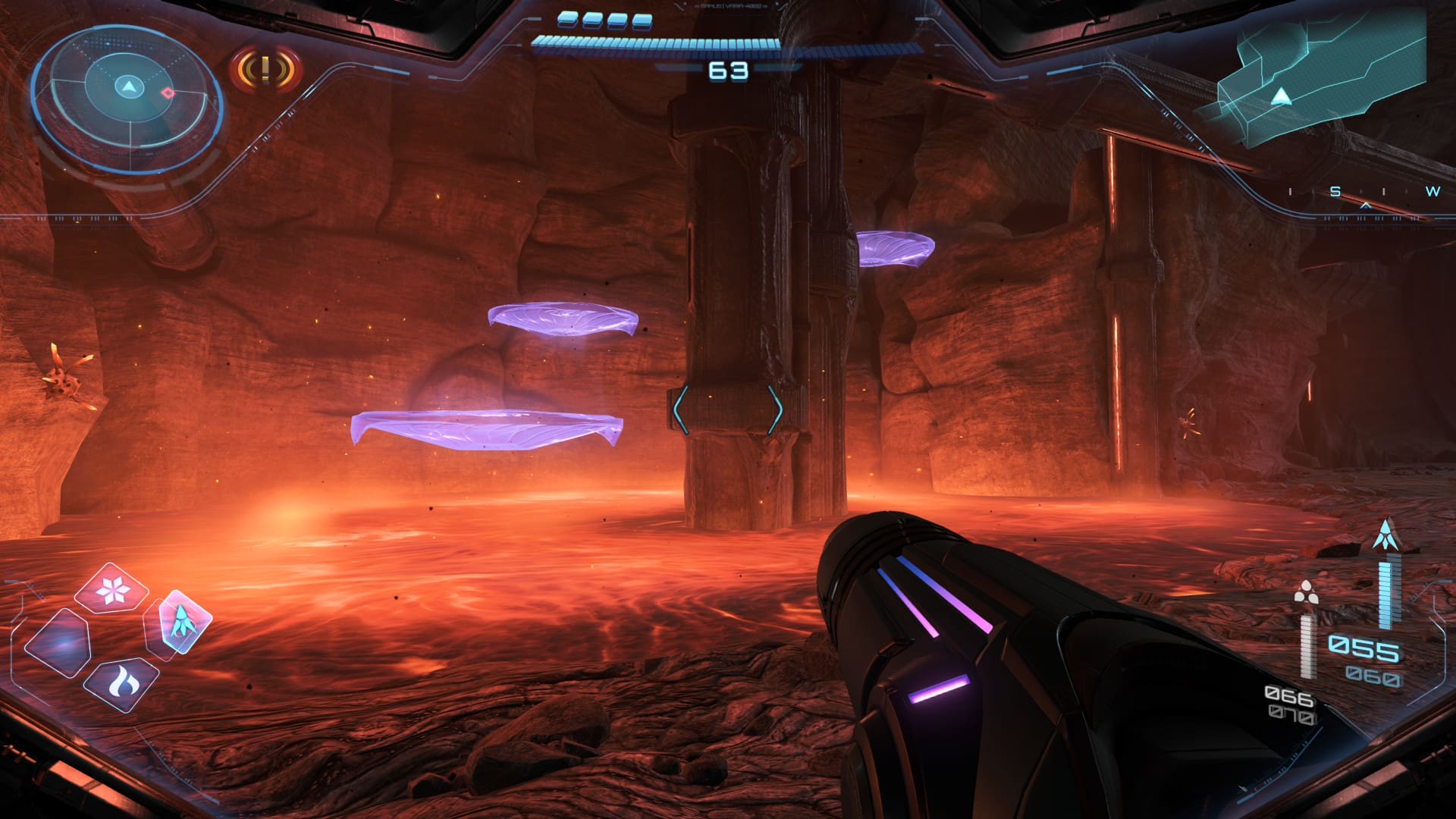Activate the flame shot slot
The width and height of the screenshot is (1456, 819).
121,684
